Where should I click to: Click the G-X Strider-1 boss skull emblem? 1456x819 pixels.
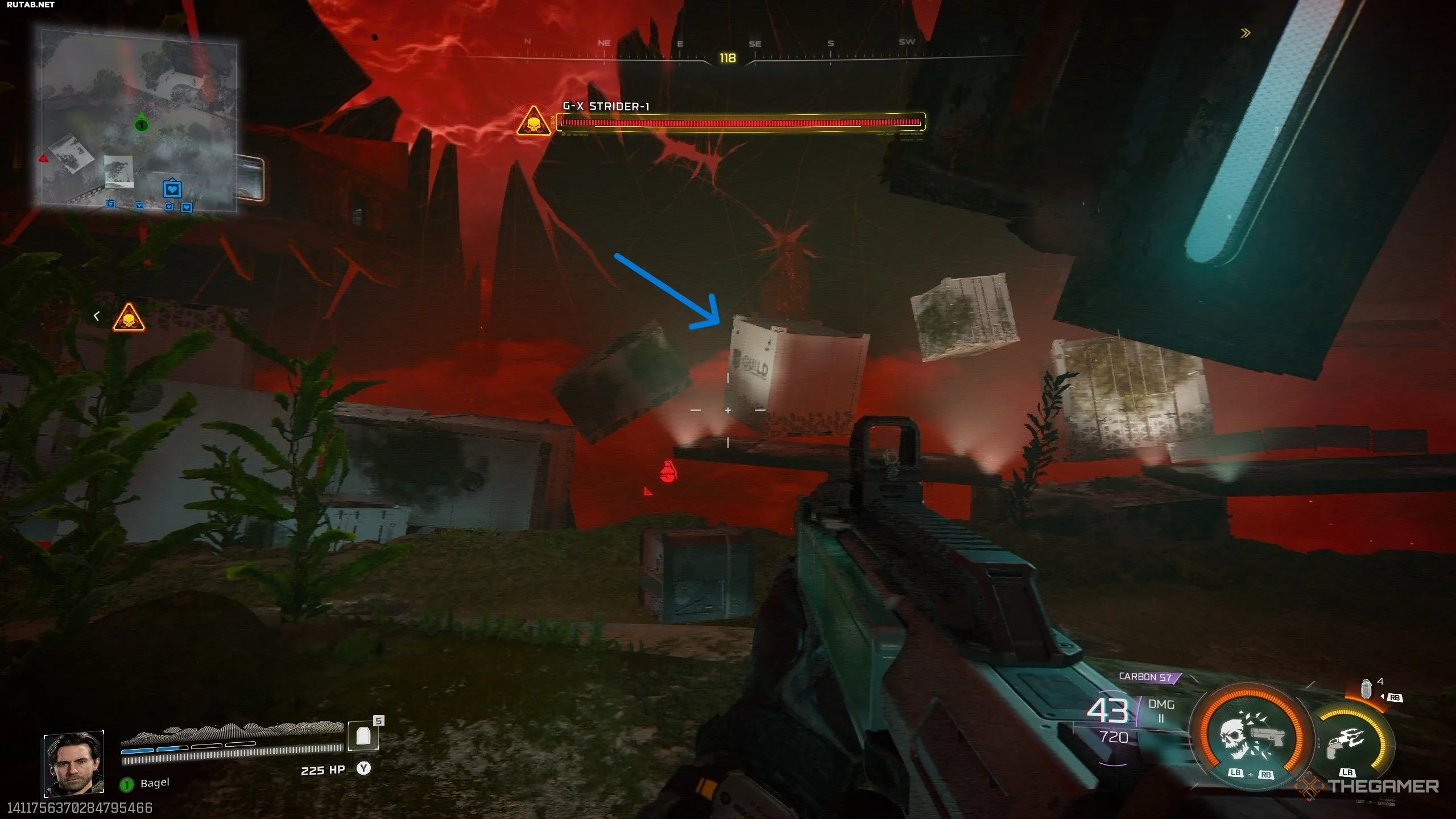[x=533, y=122]
